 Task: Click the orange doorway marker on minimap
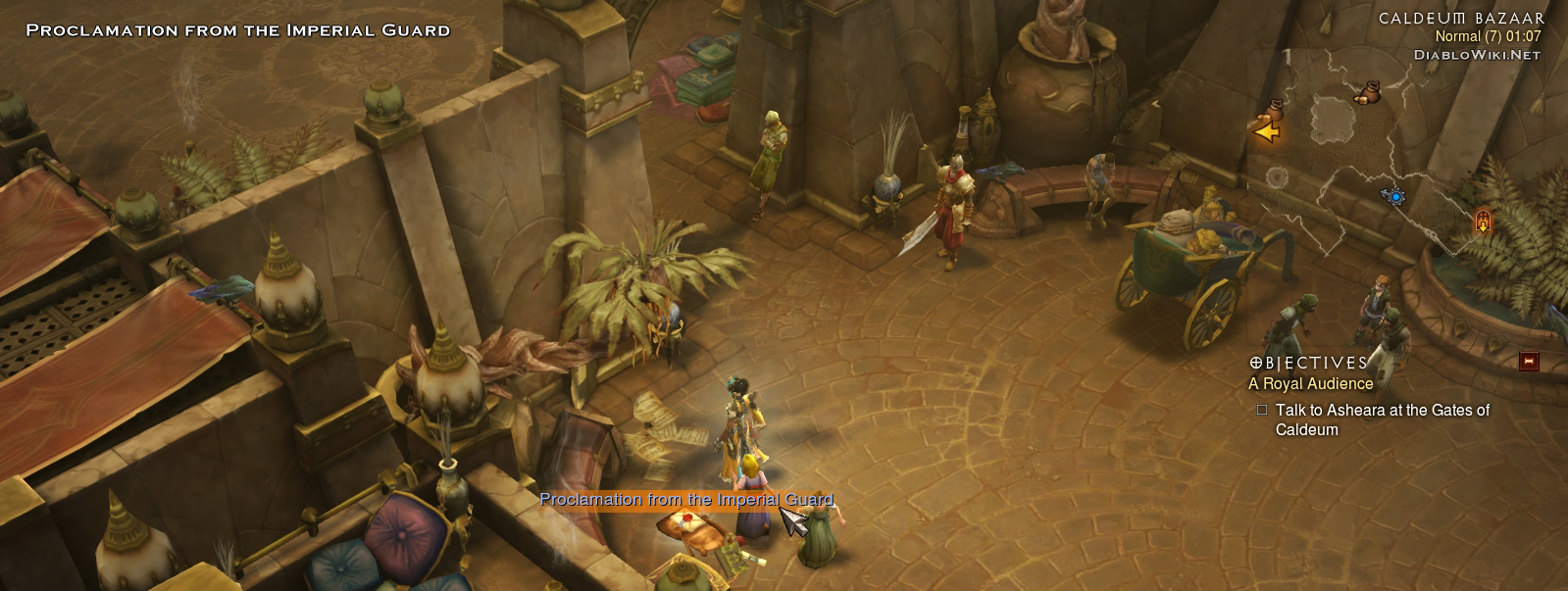click(x=1483, y=222)
